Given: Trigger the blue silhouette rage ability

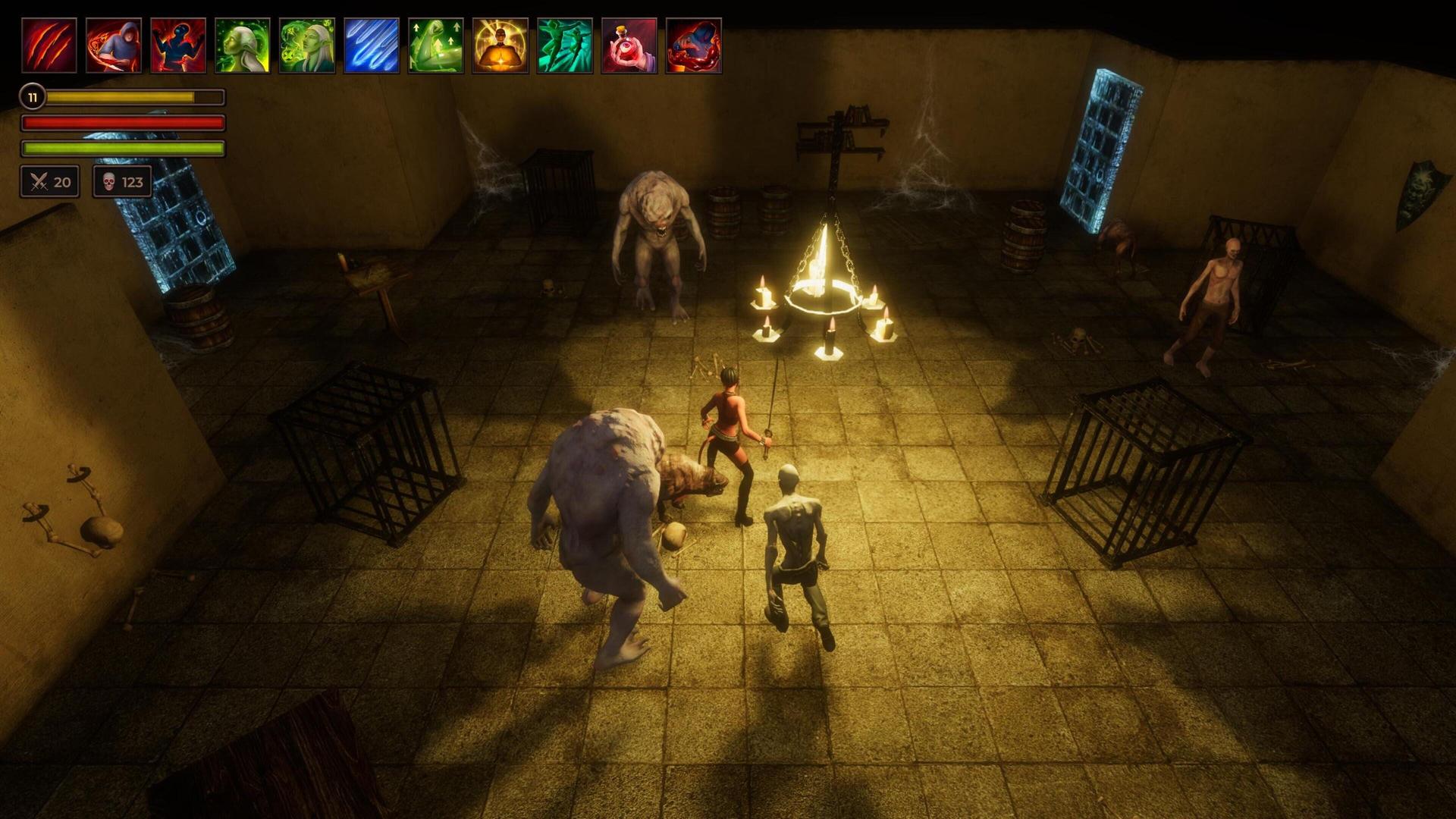Looking at the screenshot, I should coord(178,45).
